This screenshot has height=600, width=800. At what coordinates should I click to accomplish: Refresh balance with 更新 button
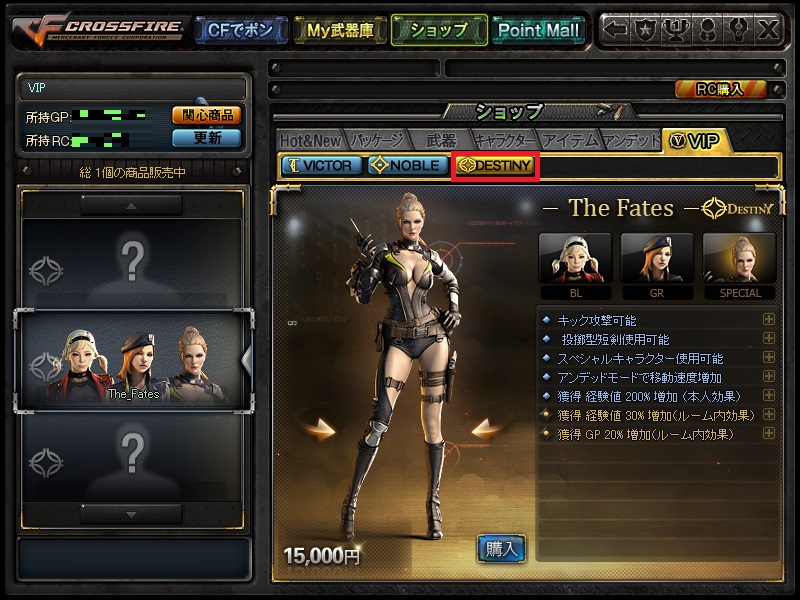(x=207, y=138)
